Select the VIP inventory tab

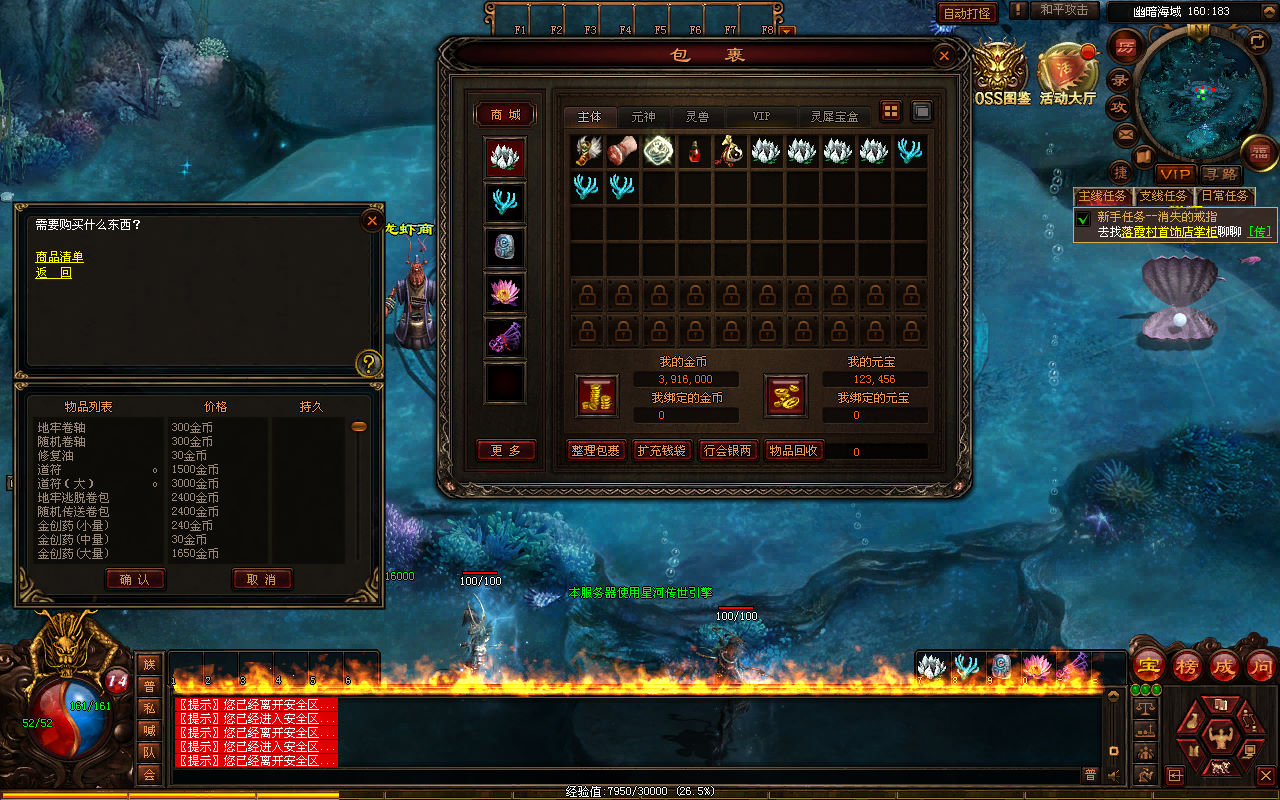coord(761,117)
